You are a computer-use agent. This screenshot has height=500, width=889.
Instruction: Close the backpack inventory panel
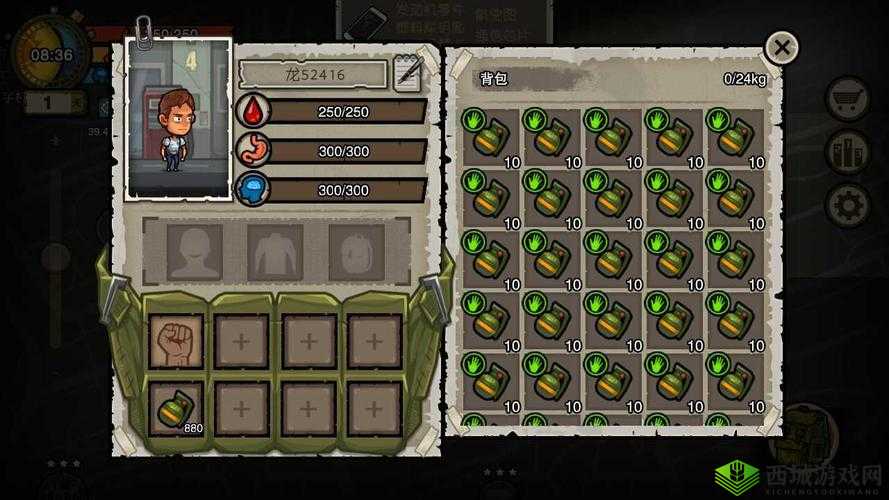[x=781, y=47]
